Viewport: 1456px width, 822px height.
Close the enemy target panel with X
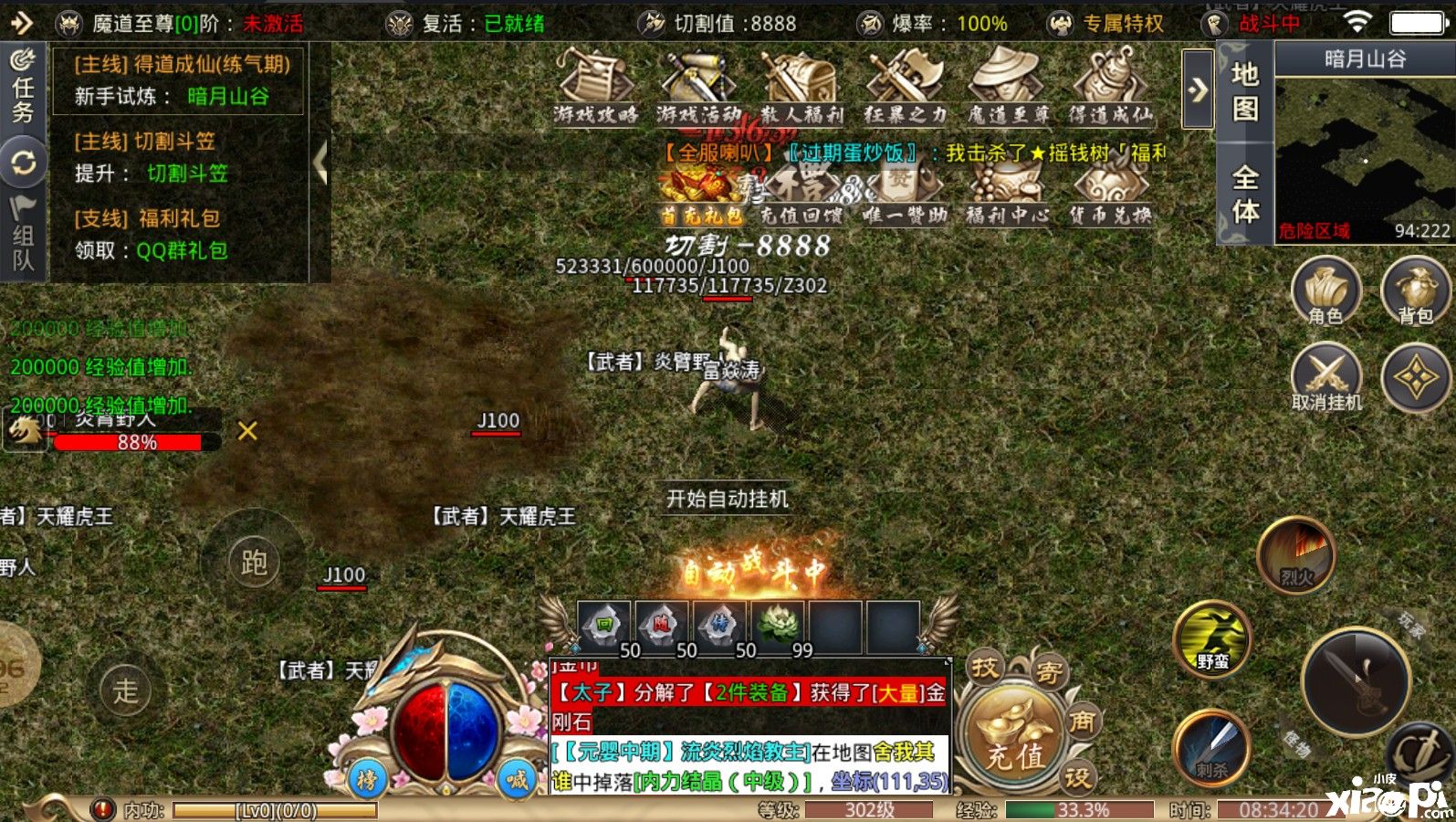(247, 431)
